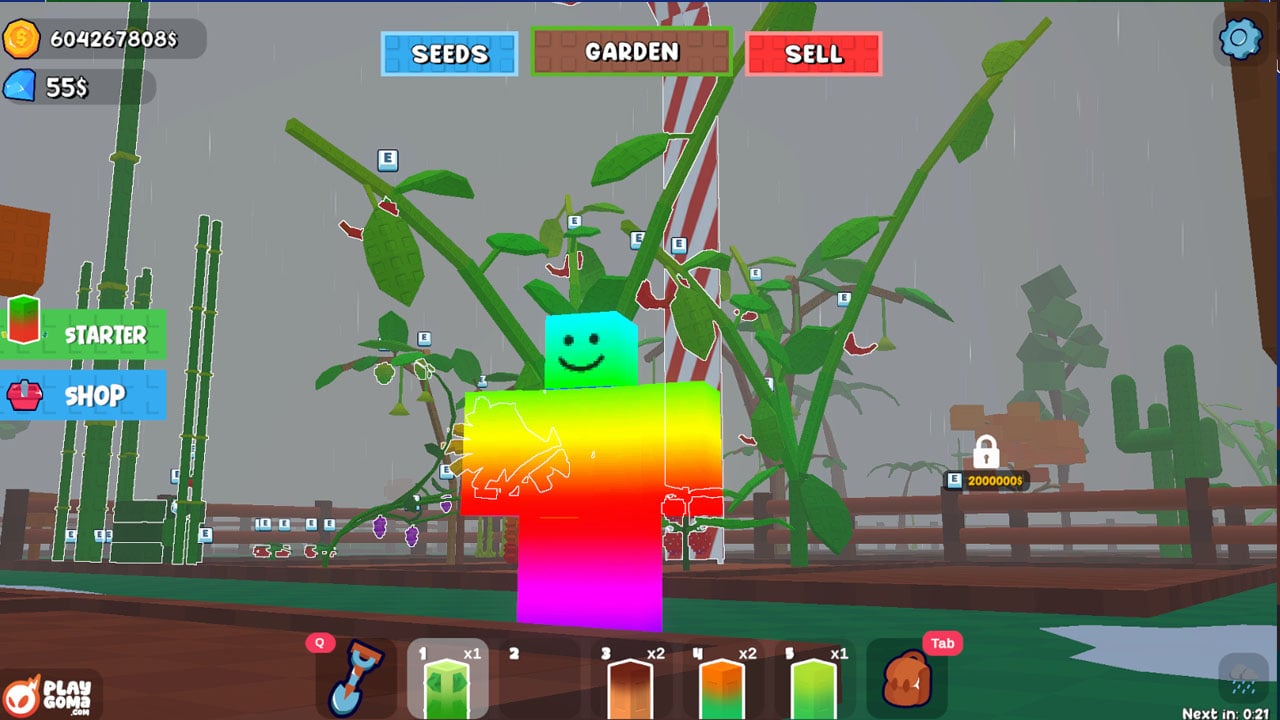Click the rain weather icon

point(1242,677)
